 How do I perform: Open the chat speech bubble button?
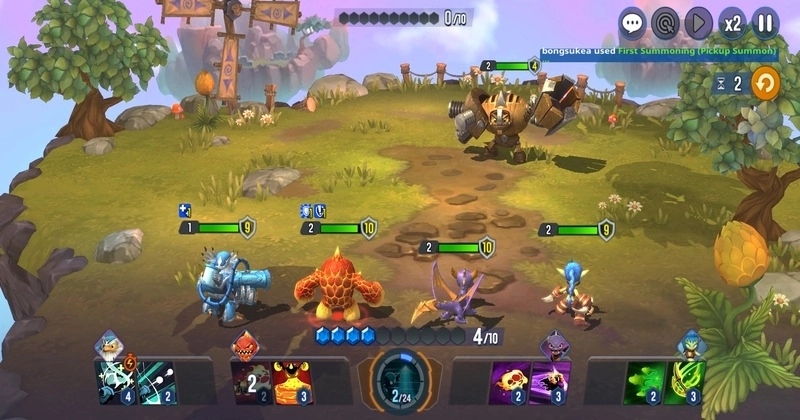(633, 22)
